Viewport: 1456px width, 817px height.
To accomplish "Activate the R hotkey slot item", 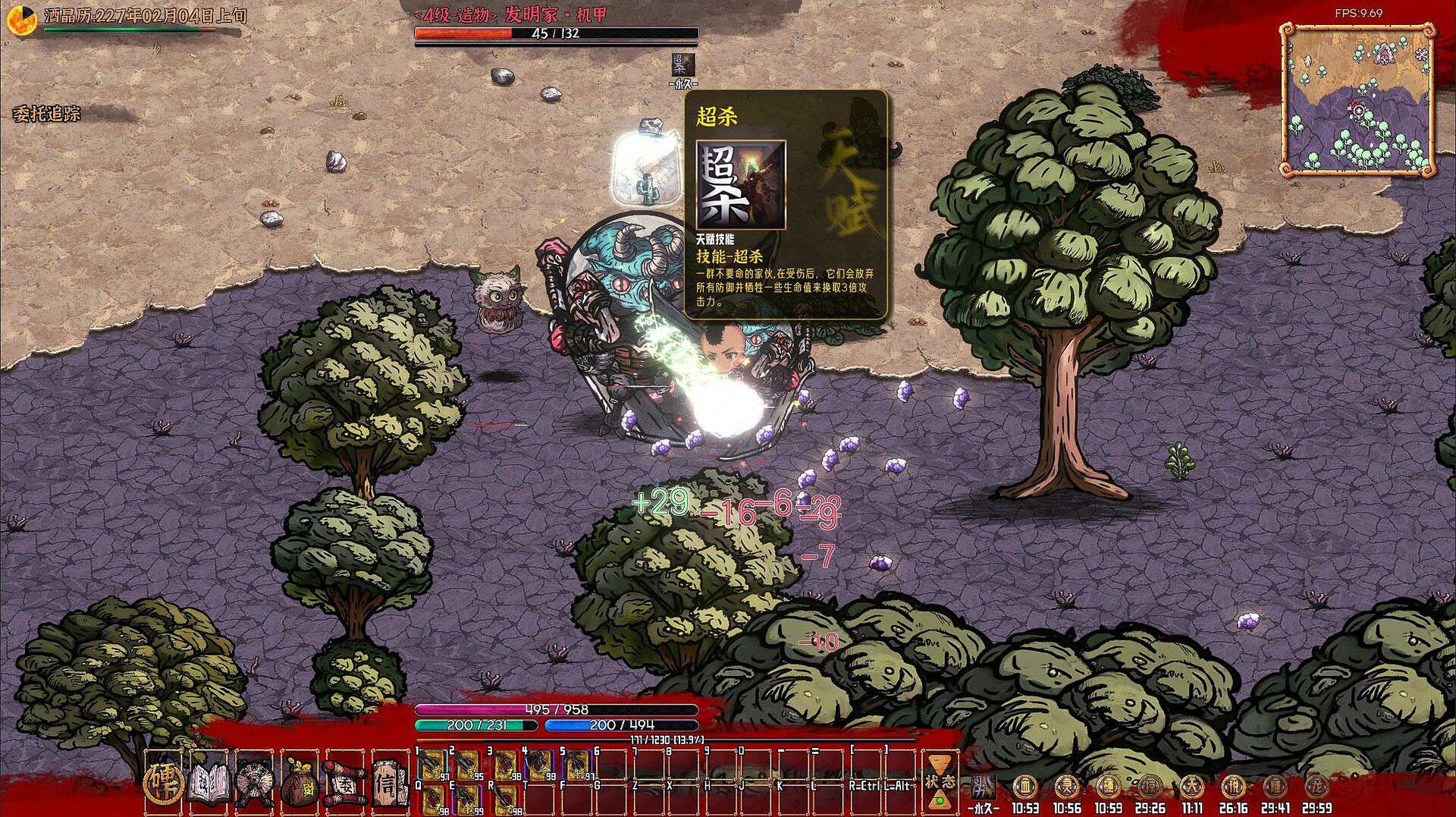I will tap(506, 798).
